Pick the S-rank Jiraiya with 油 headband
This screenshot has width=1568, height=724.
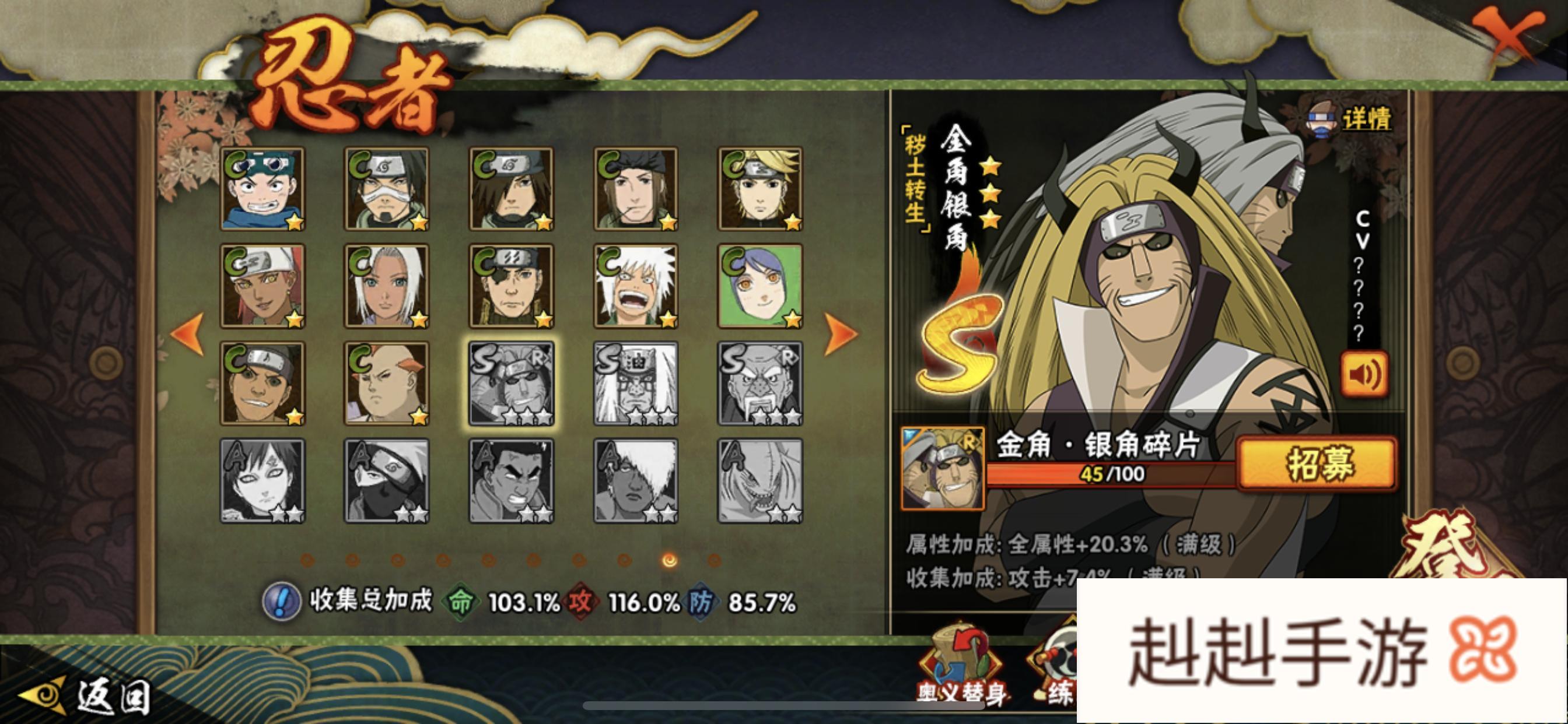636,384
